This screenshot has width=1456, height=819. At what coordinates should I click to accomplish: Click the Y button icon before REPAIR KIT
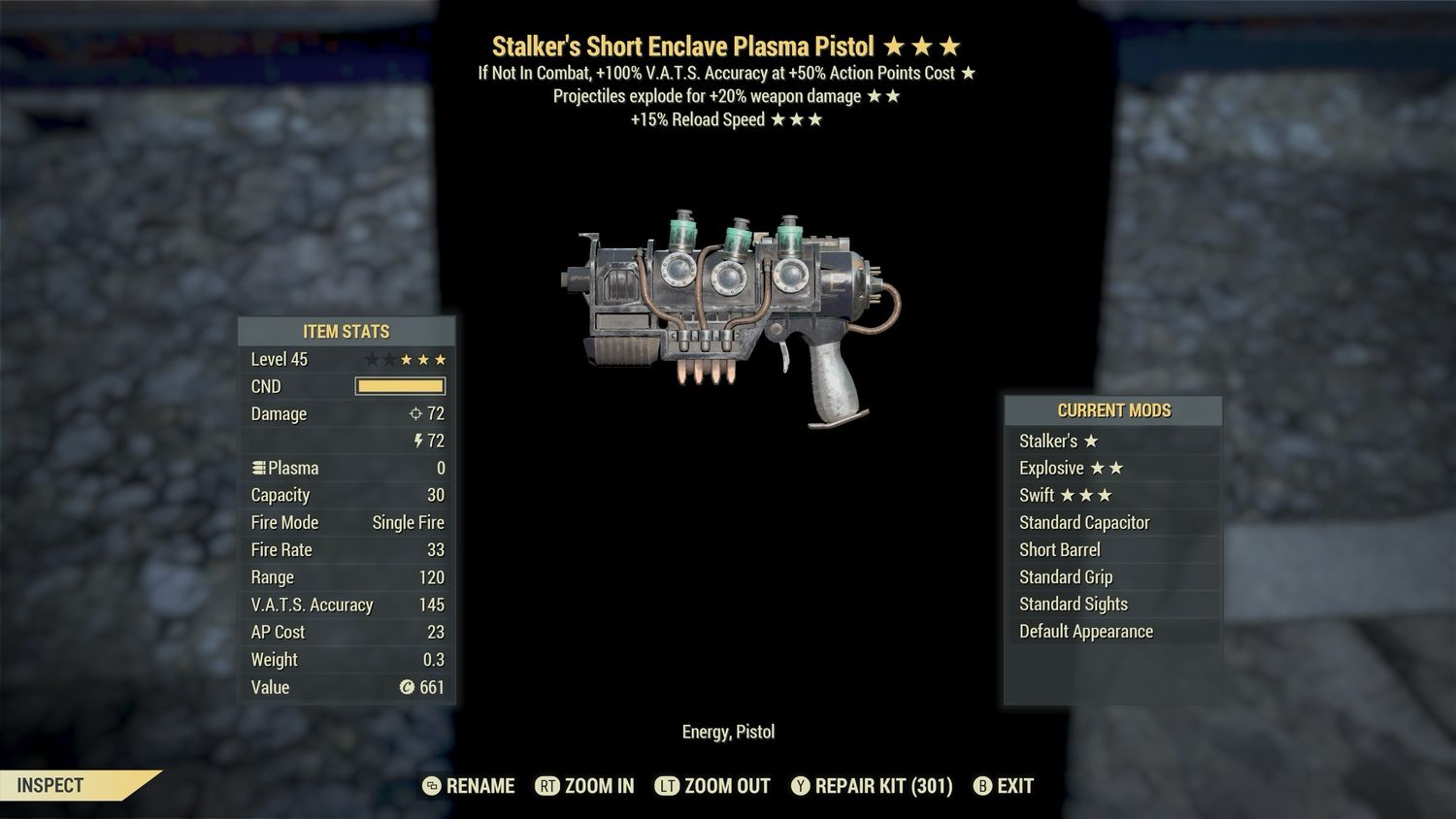pyautogui.click(x=800, y=786)
